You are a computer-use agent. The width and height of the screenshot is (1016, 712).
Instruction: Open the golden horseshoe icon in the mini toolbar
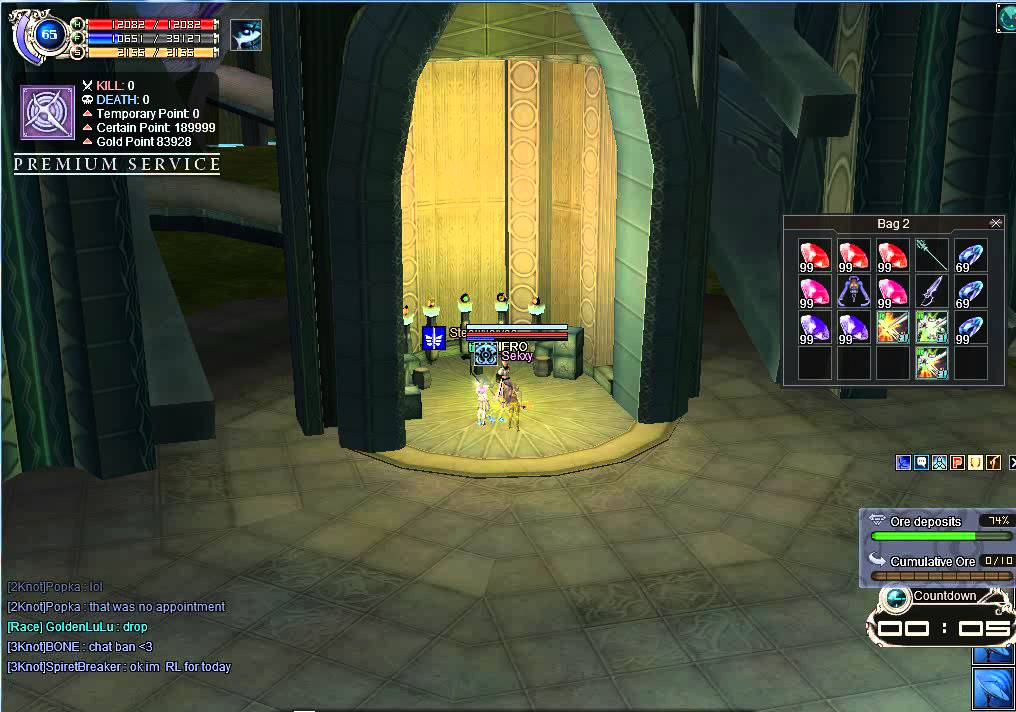(975, 462)
